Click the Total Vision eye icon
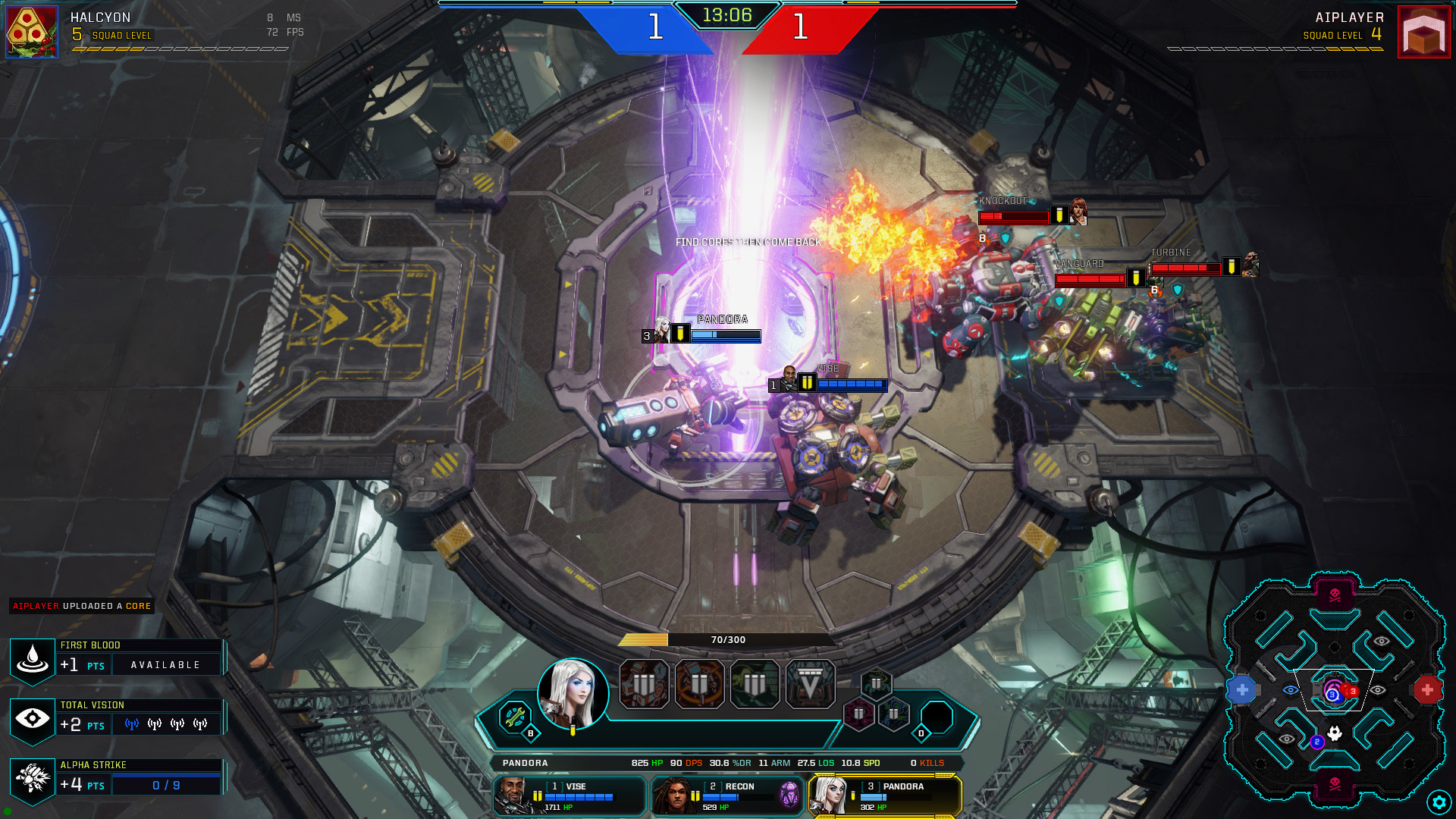The width and height of the screenshot is (1456, 819). click(x=32, y=719)
